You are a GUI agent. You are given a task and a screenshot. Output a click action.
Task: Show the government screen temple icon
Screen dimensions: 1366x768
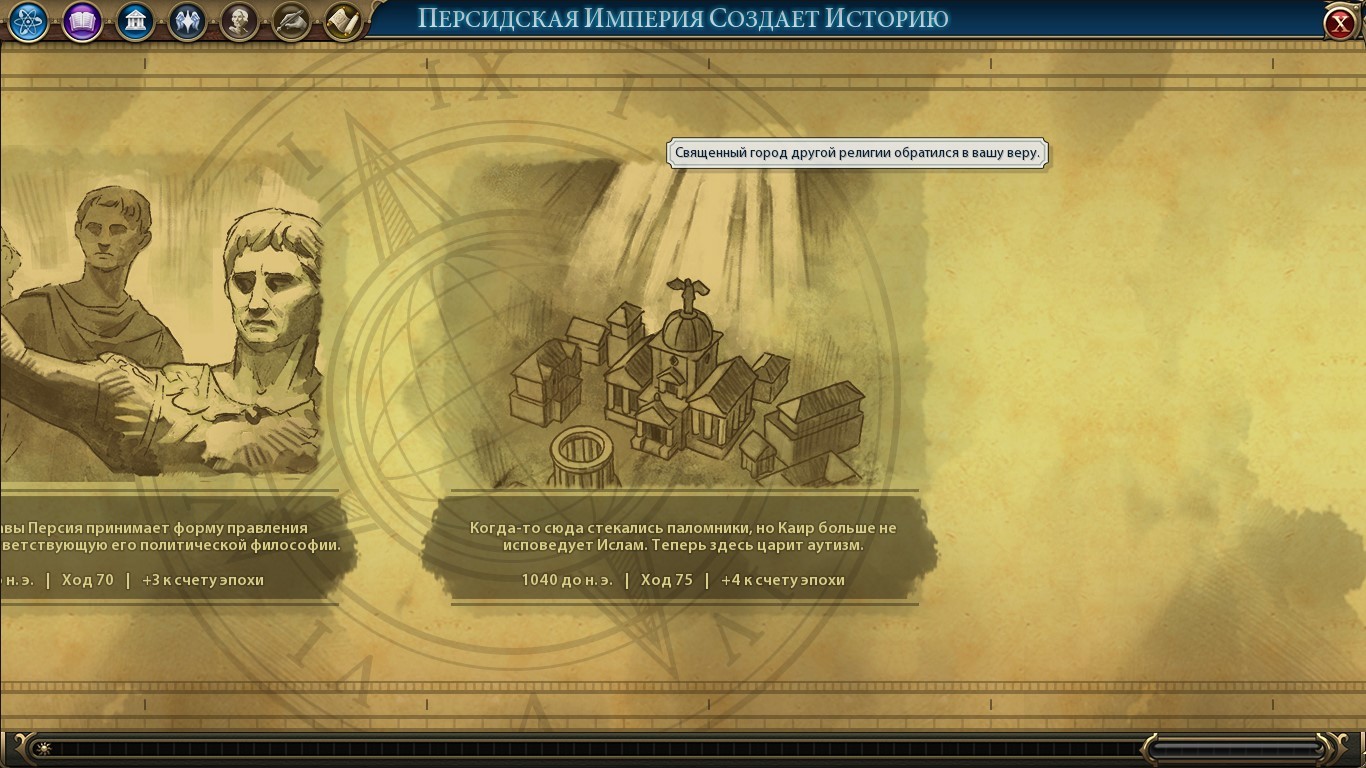tap(135, 22)
